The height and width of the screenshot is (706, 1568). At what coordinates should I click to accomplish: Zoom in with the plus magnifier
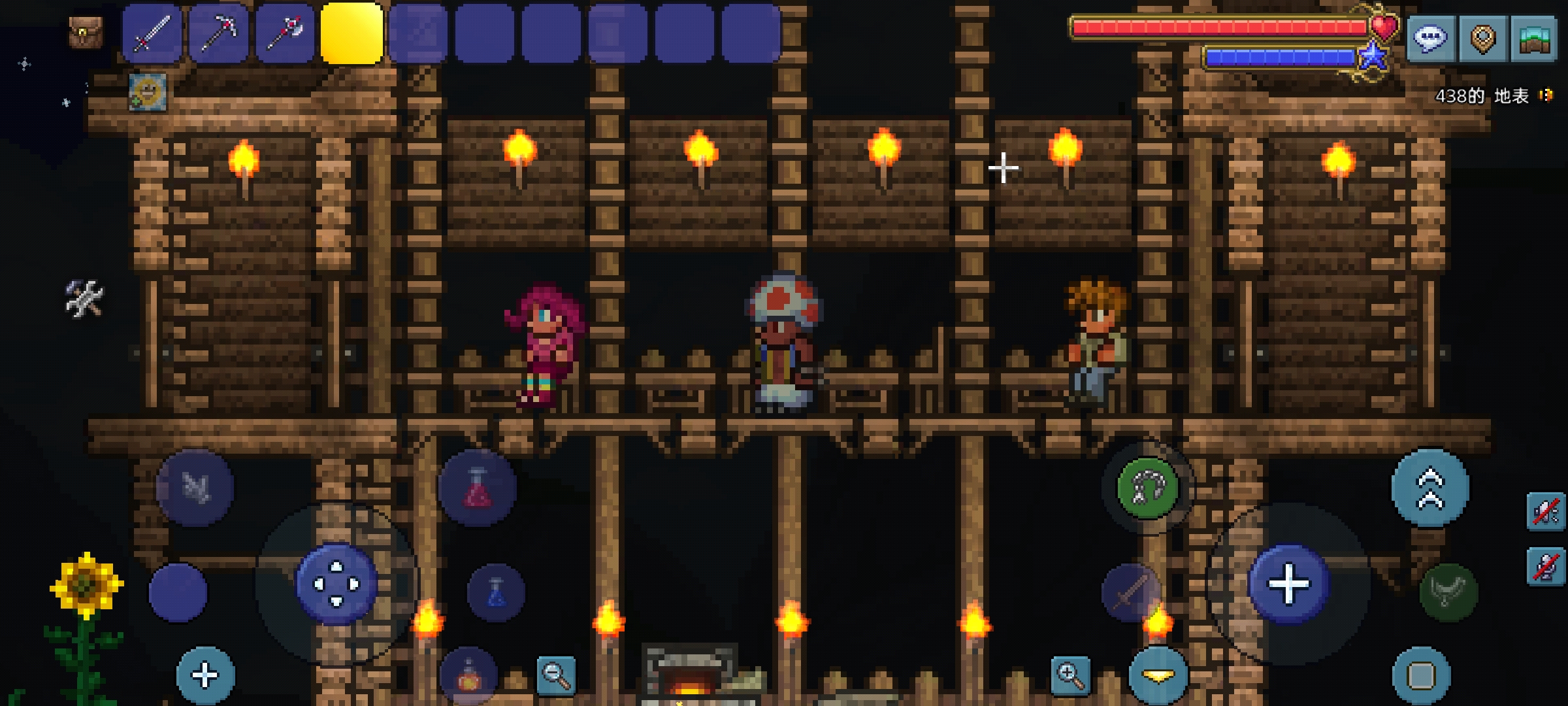[x=1071, y=675]
